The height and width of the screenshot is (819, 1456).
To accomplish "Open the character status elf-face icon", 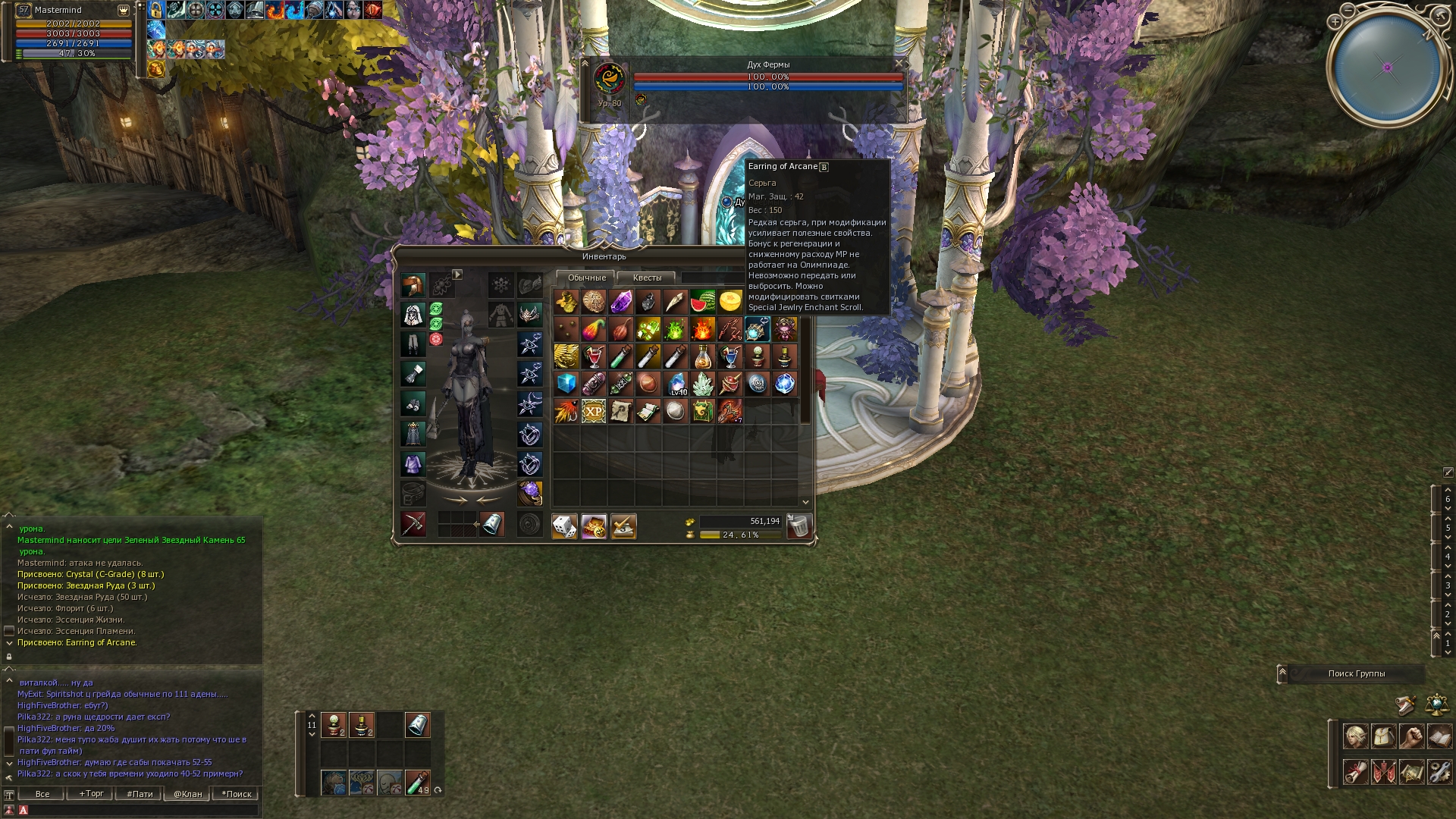I will pyautogui.click(x=1355, y=736).
